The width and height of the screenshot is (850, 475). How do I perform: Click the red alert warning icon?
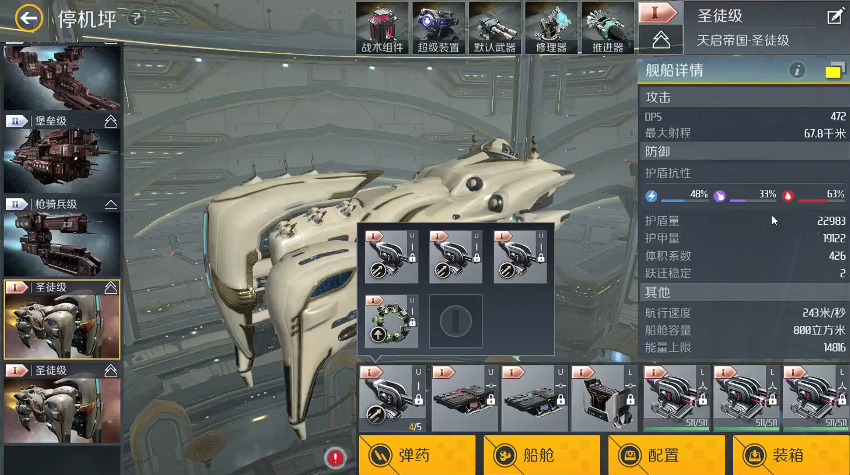click(335, 458)
